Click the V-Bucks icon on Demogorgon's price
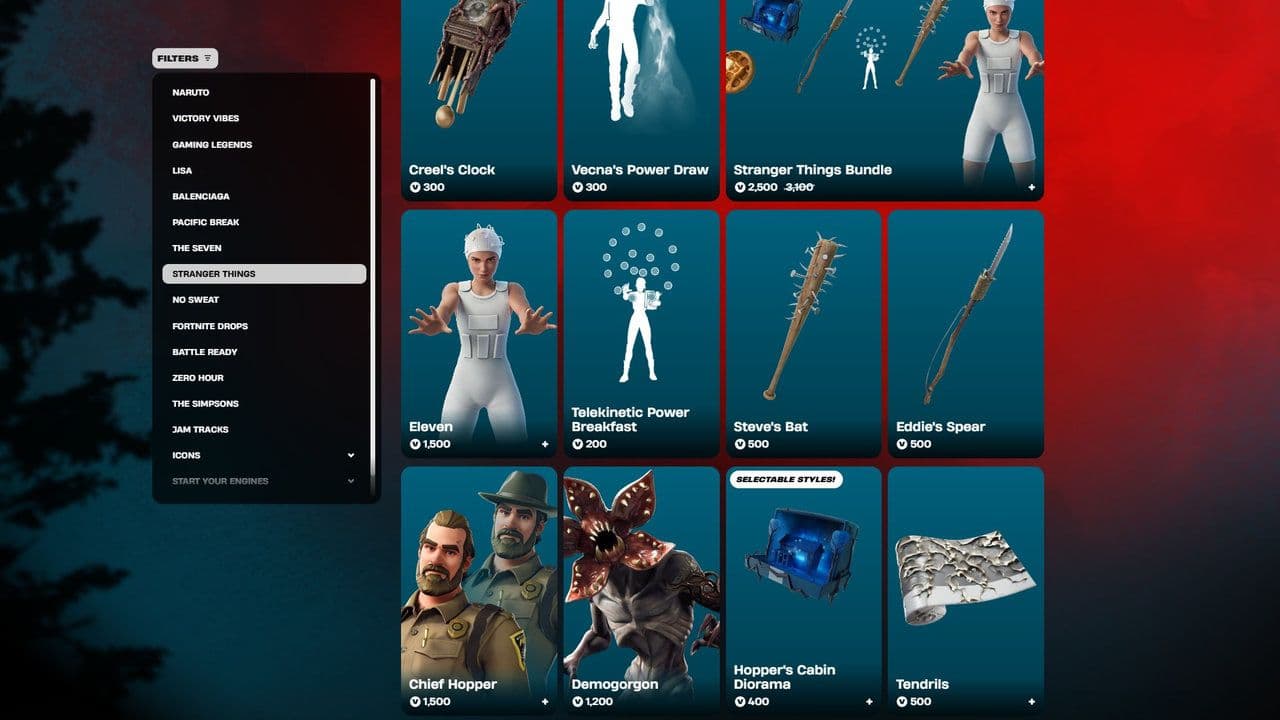Screen dimensions: 1280x720 pyautogui.click(x=578, y=702)
